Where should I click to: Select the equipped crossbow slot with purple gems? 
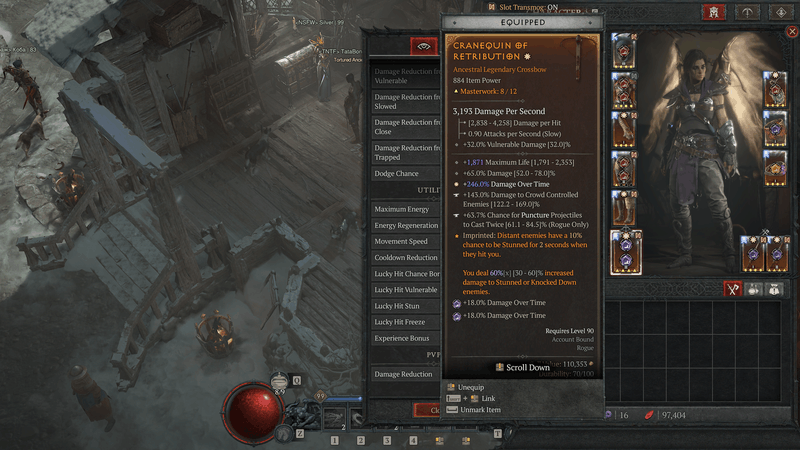[624, 250]
